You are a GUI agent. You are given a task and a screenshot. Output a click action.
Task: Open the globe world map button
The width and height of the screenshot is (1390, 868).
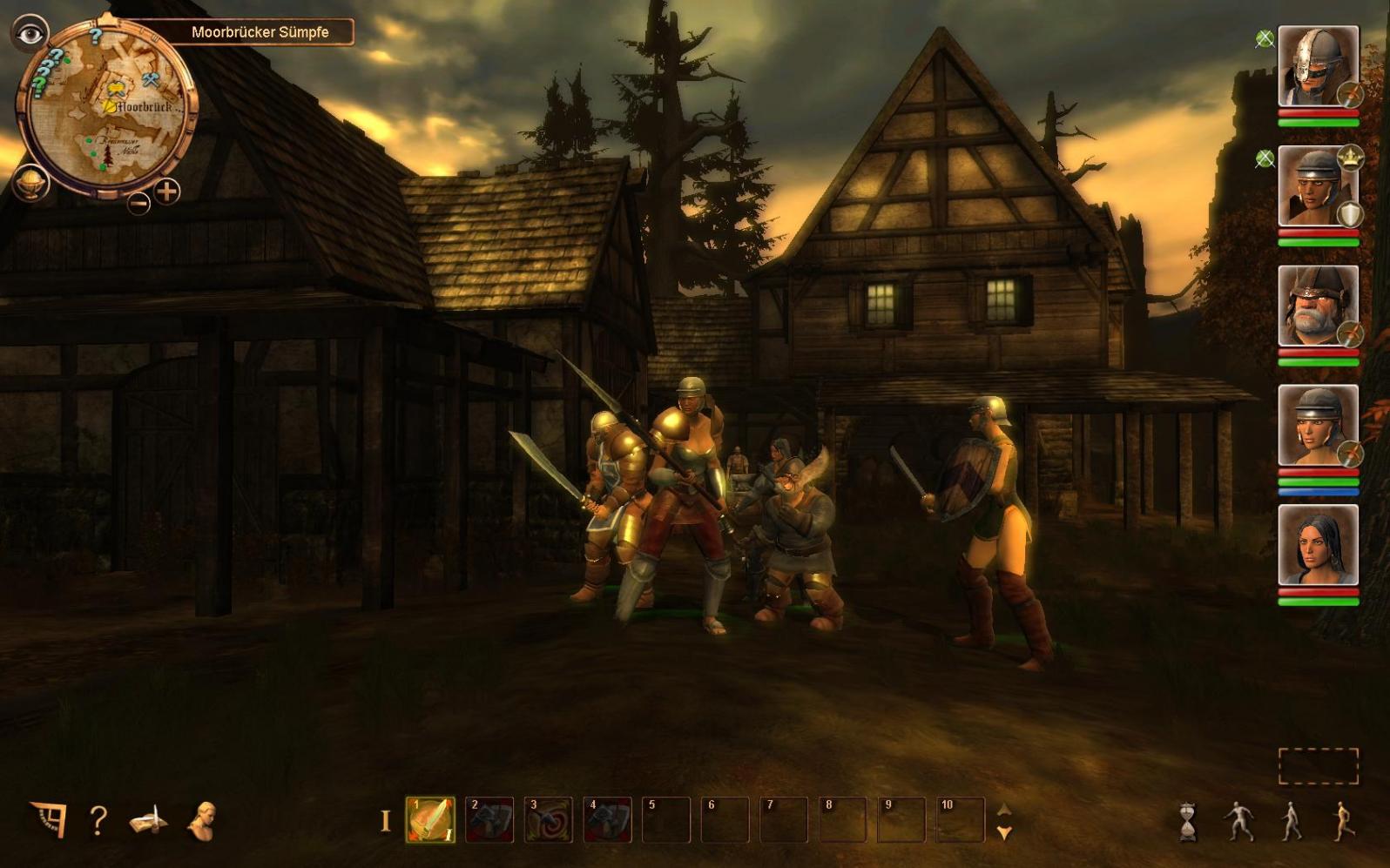click(x=30, y=183)
